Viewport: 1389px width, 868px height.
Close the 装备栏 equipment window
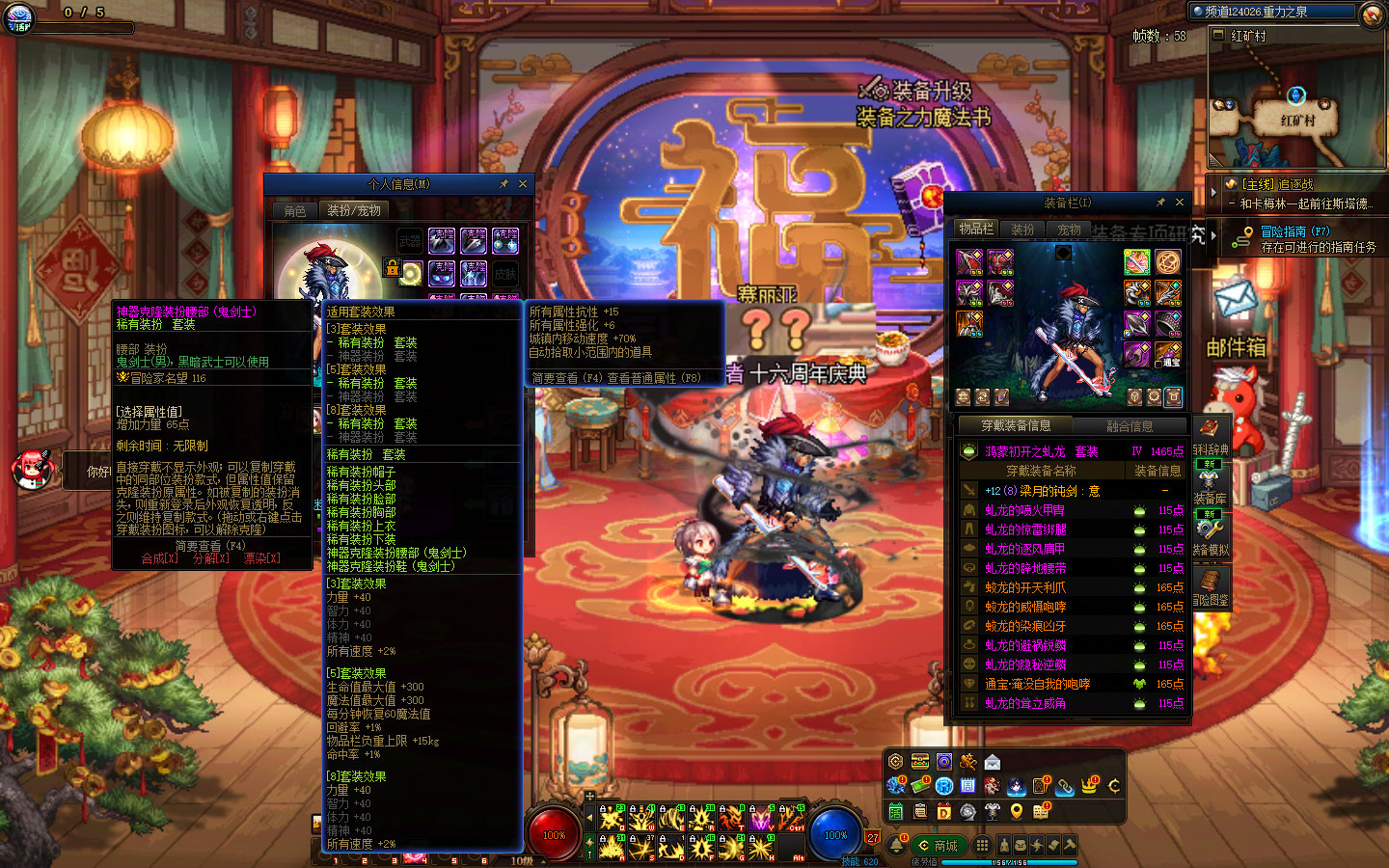(1180, 203)
